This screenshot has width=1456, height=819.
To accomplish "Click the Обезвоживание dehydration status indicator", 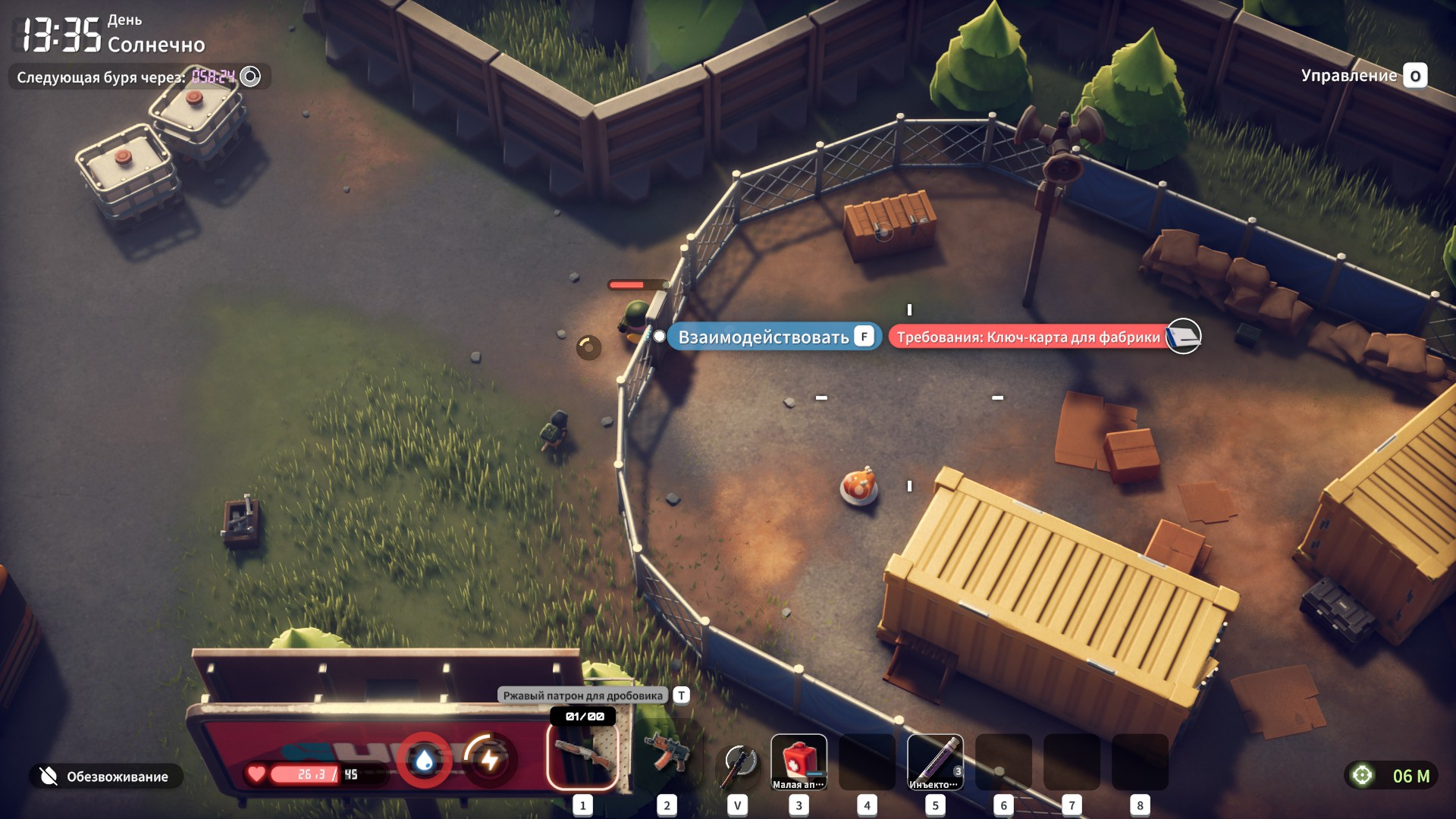I will click(x=106, y=776).
